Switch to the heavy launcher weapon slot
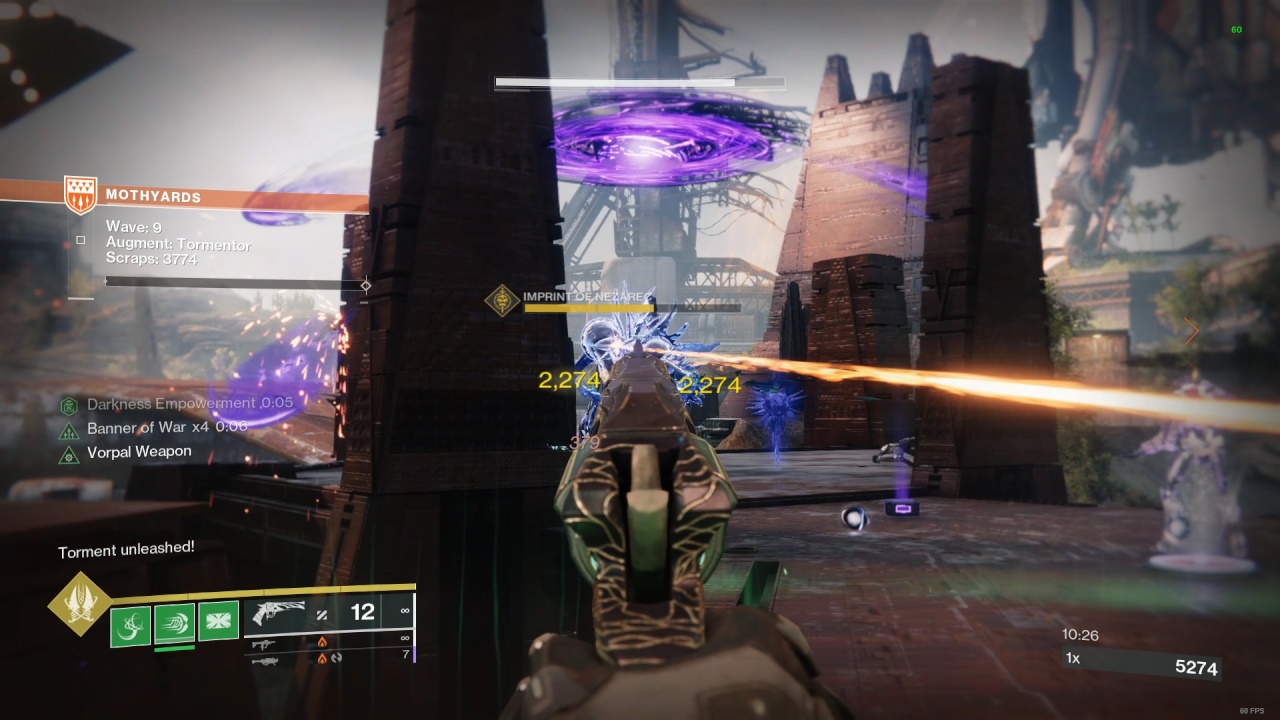The height and width of the screenshot is (720, 1280). click(x=264, y=660)
